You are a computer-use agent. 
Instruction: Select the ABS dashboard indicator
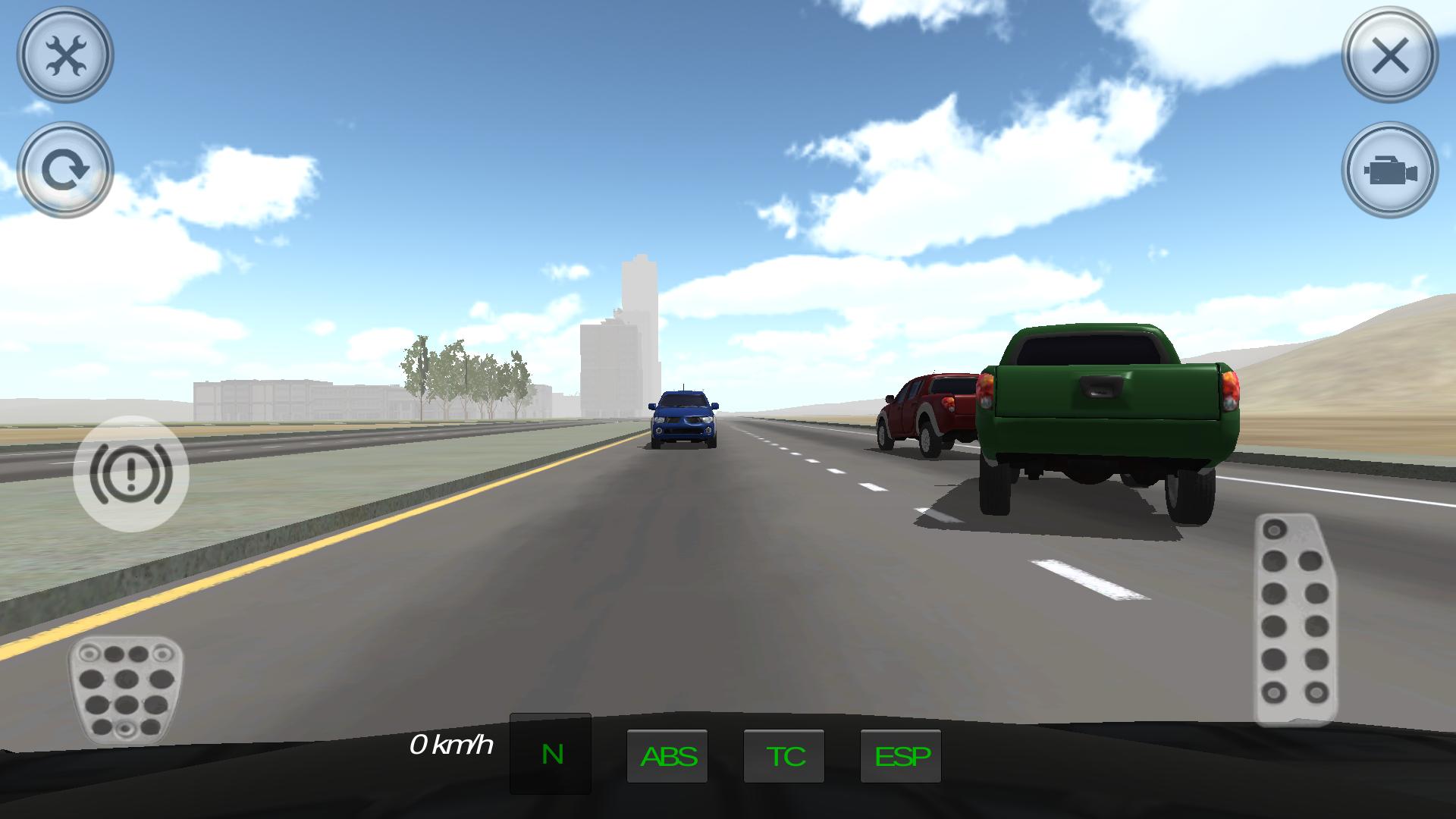click(x=668, y=755)
